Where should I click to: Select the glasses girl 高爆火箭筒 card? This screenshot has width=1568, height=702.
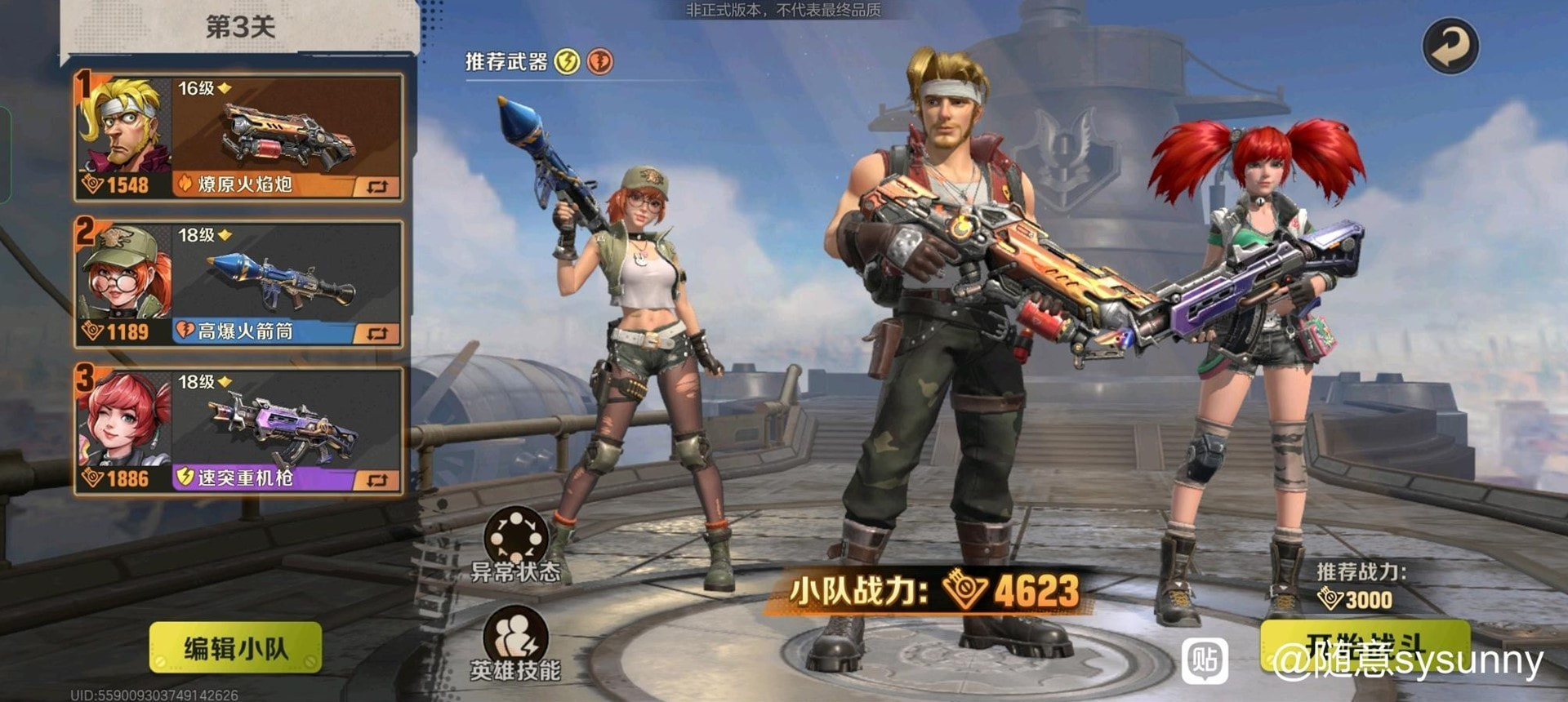(238, 283)
